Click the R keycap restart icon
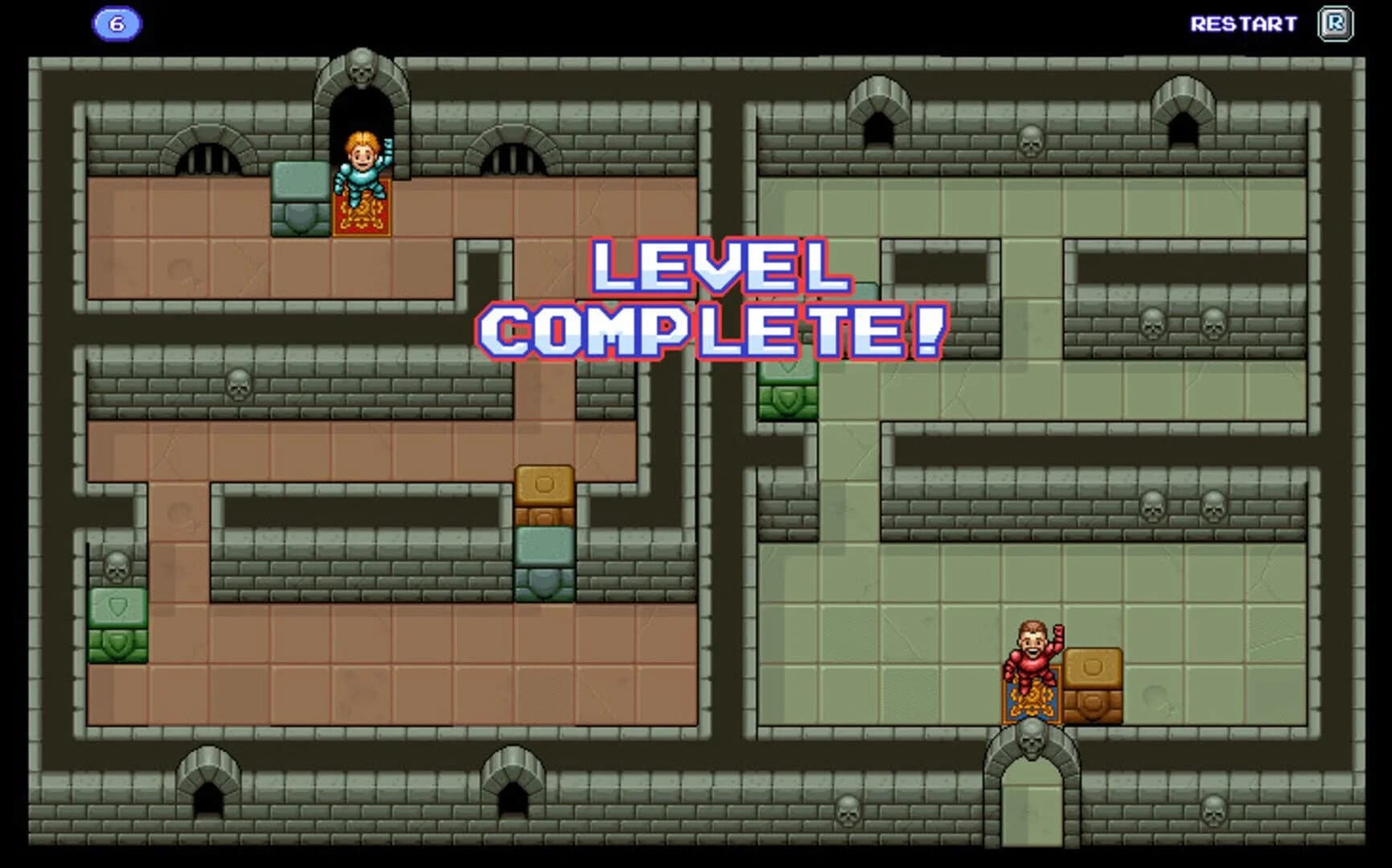This screenshot has width=1392, height=868. [x=1335, y=23]
